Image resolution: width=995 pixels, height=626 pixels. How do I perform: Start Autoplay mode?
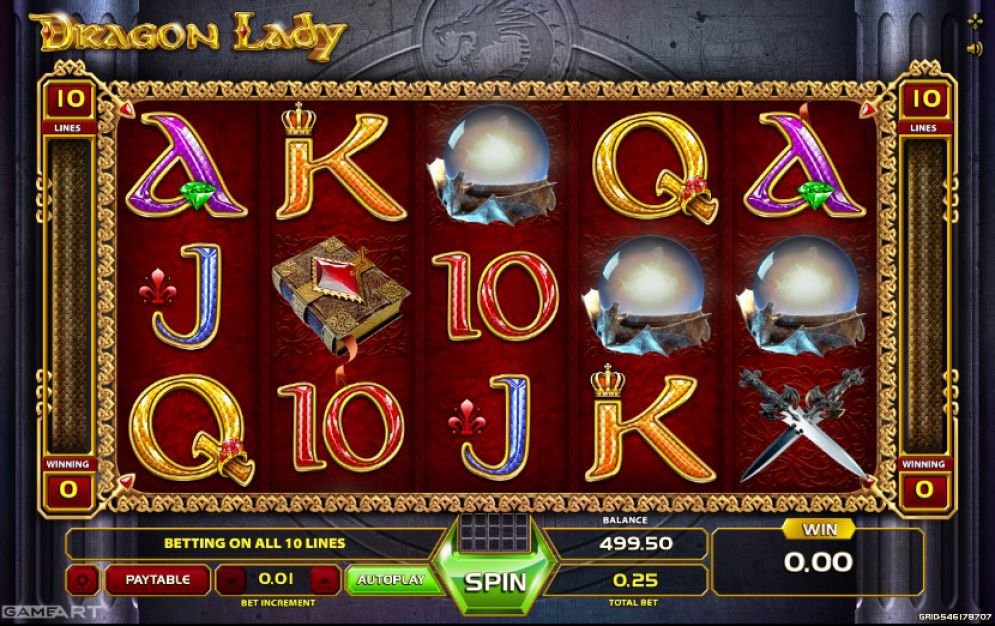pyautogui.click(x=391, y=579)
